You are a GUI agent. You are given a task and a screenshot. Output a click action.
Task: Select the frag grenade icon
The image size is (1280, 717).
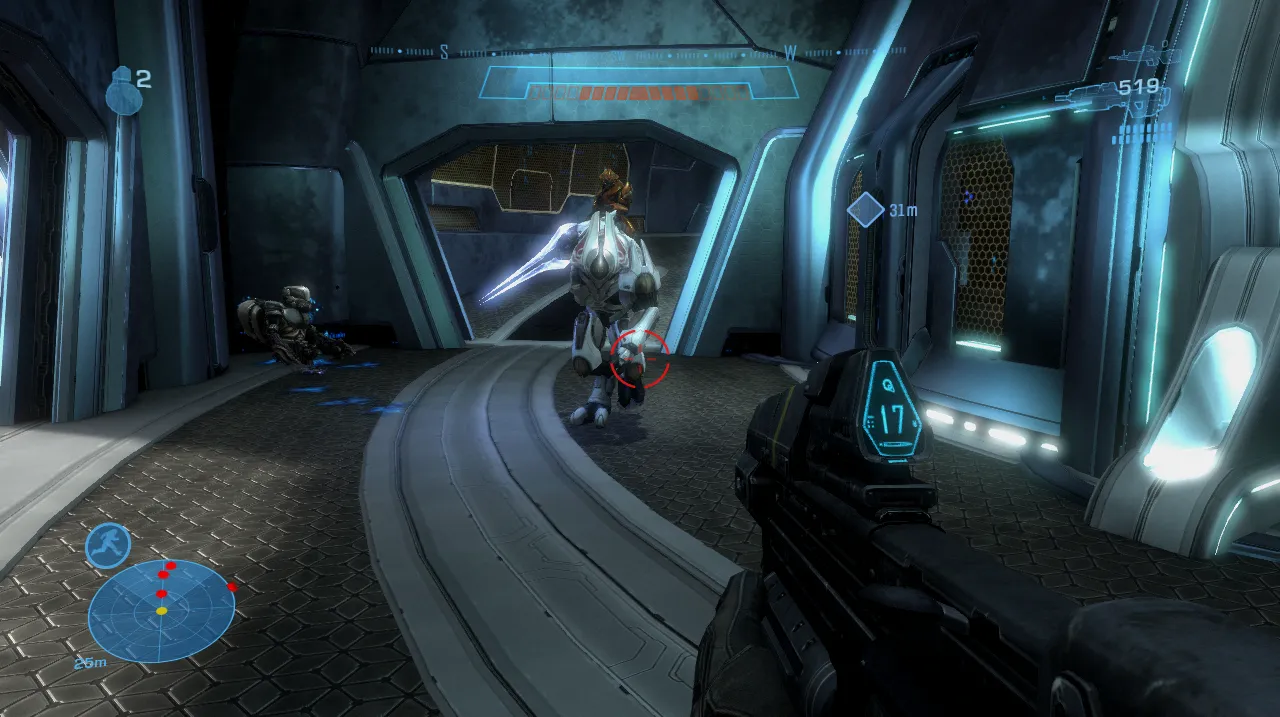point(120,89)
